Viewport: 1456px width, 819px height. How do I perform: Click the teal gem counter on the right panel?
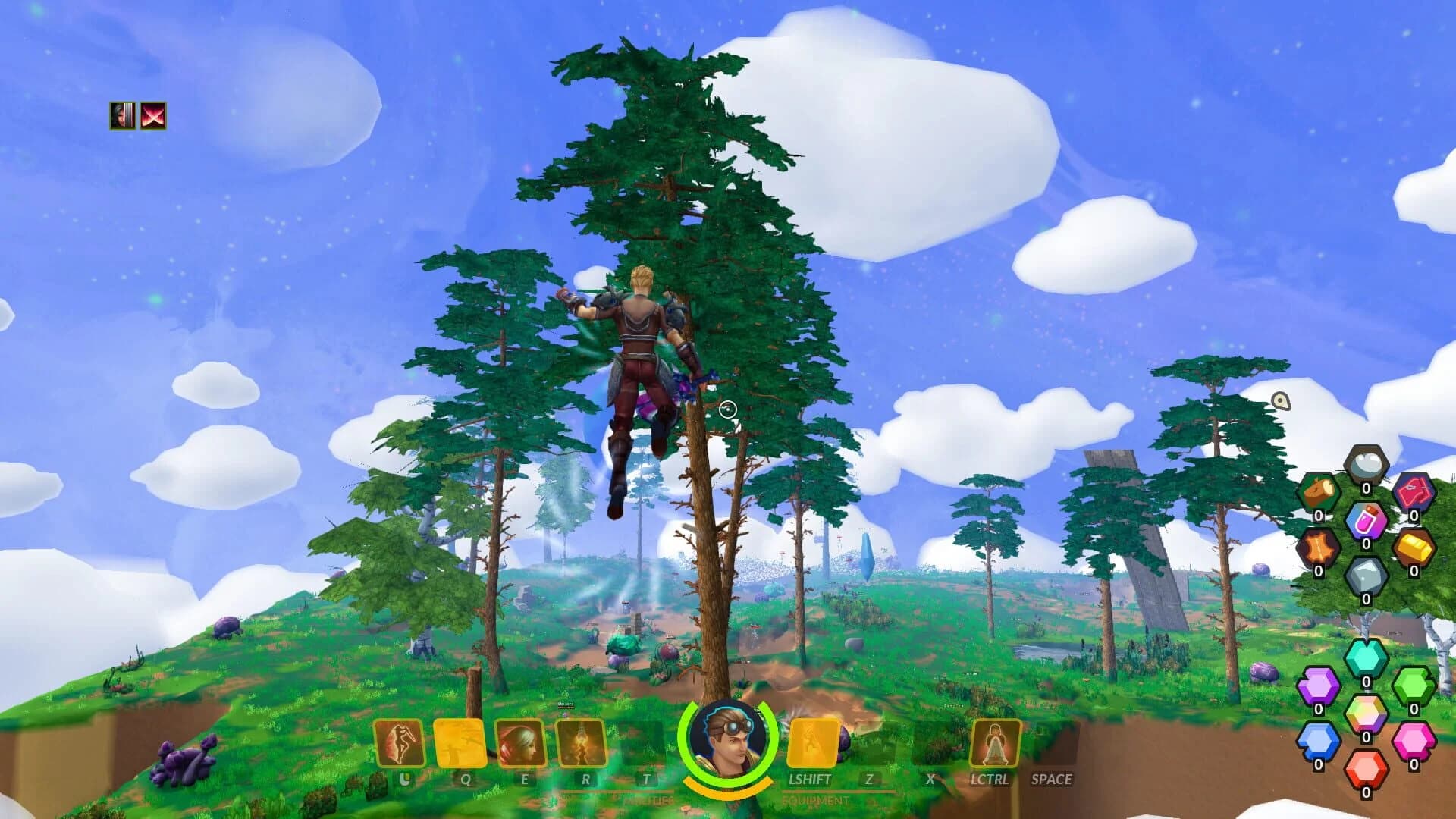pos(1365,657)
